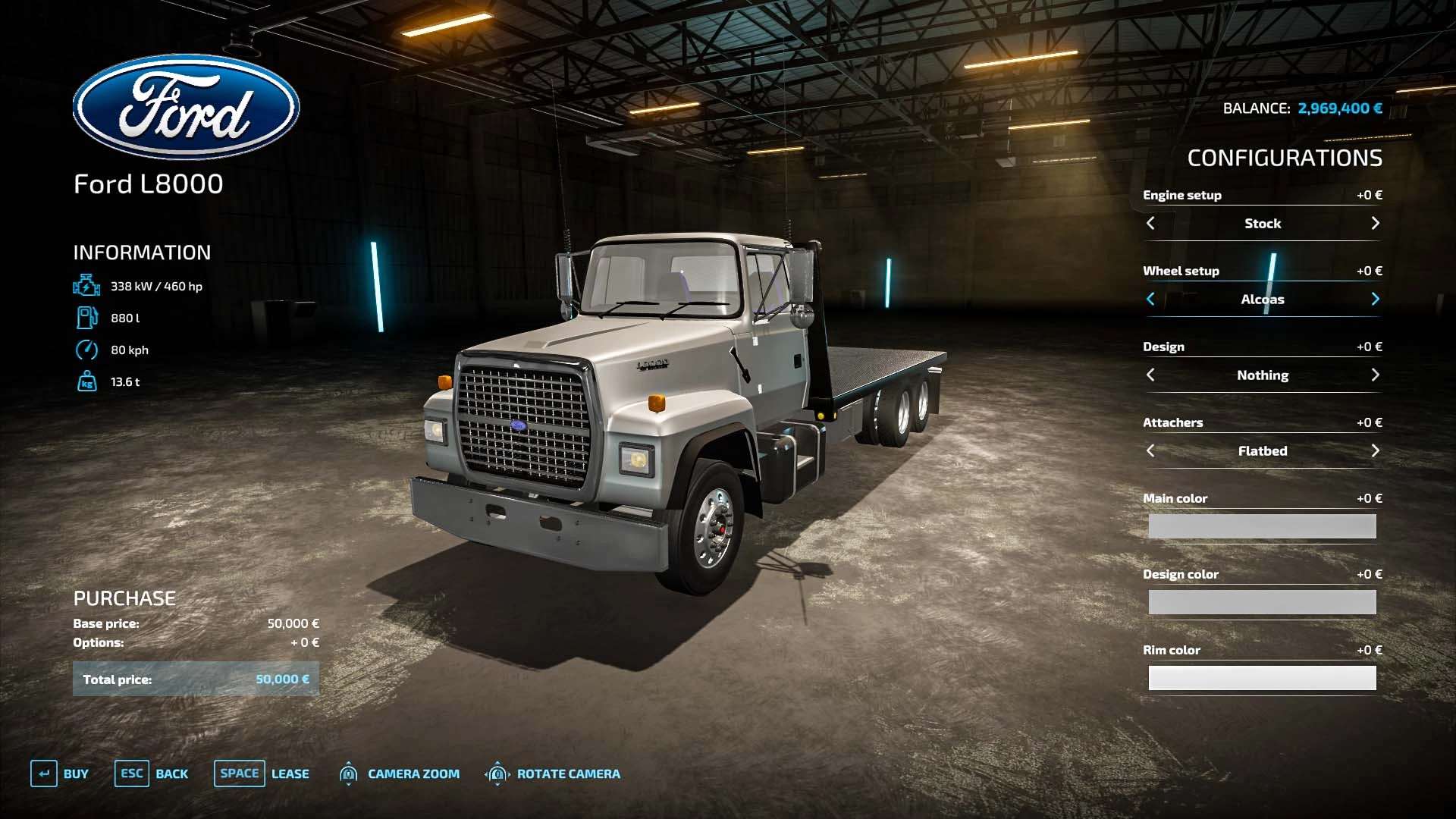This screenshot has width=1456, height=819.
Task: Buy the Ford L8000 truck
Action: (60, 773)
